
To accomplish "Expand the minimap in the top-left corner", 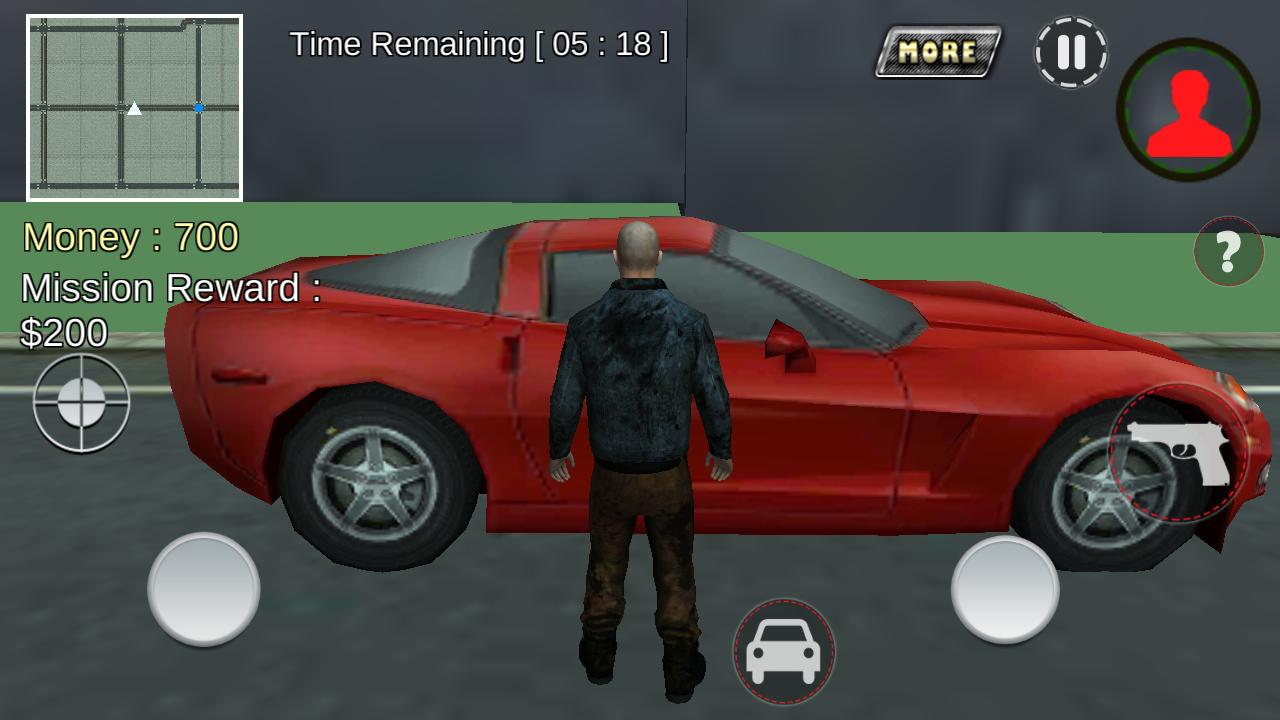I will click(134, 105).
